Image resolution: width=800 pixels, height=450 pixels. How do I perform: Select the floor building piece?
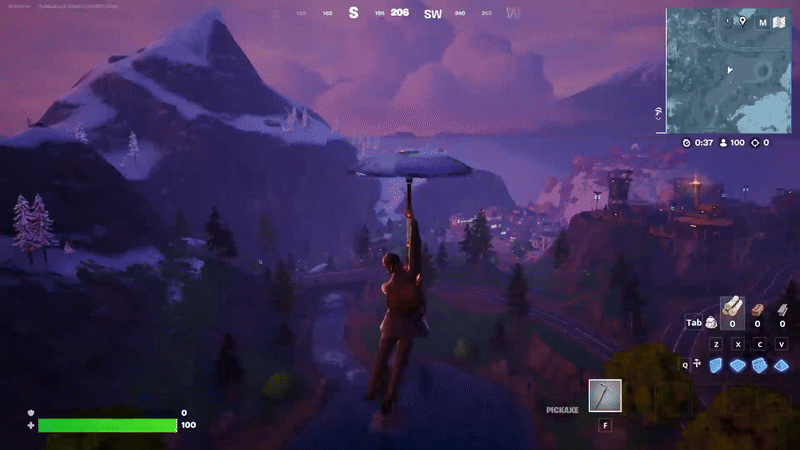coord(738,365)
